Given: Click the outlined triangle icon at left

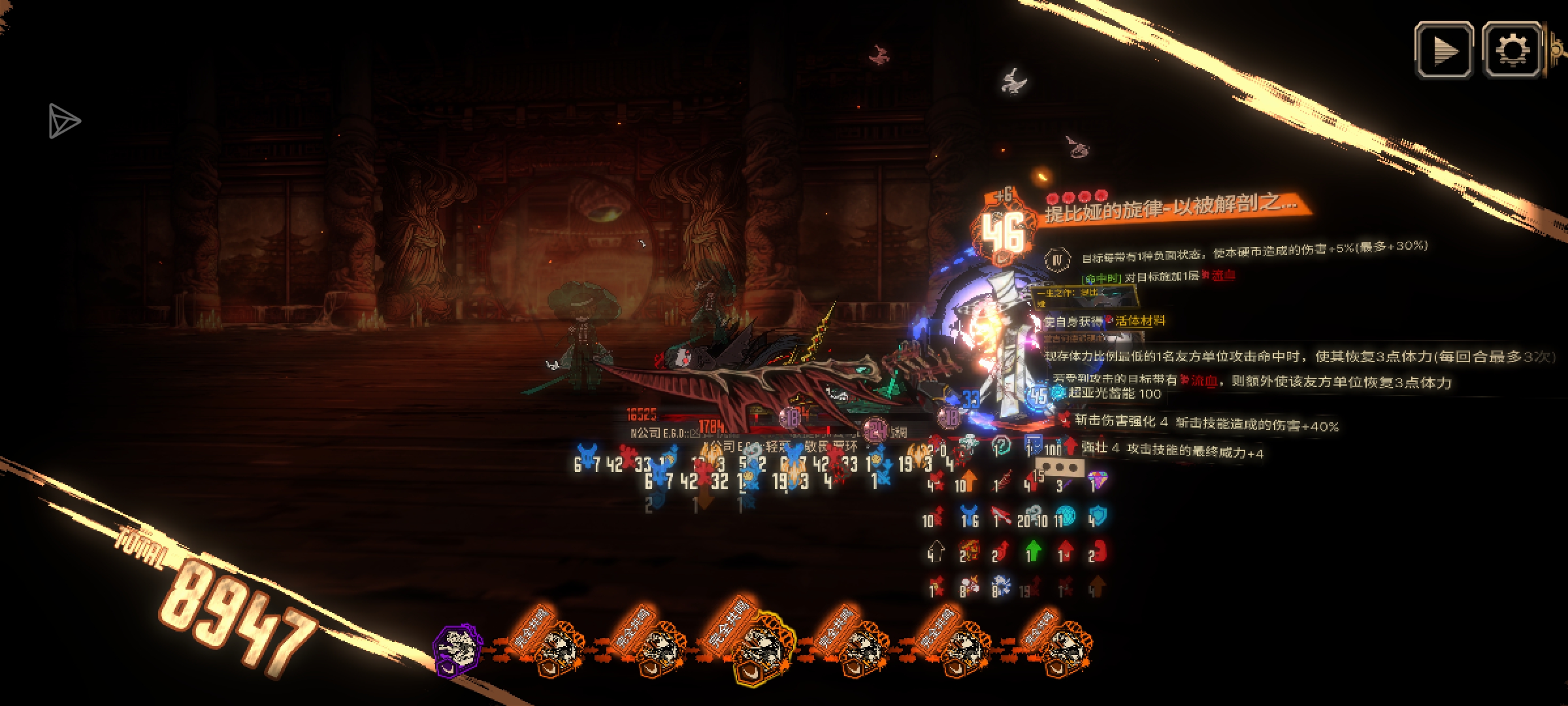Looking at the screenshot, I should pos(63,121).
